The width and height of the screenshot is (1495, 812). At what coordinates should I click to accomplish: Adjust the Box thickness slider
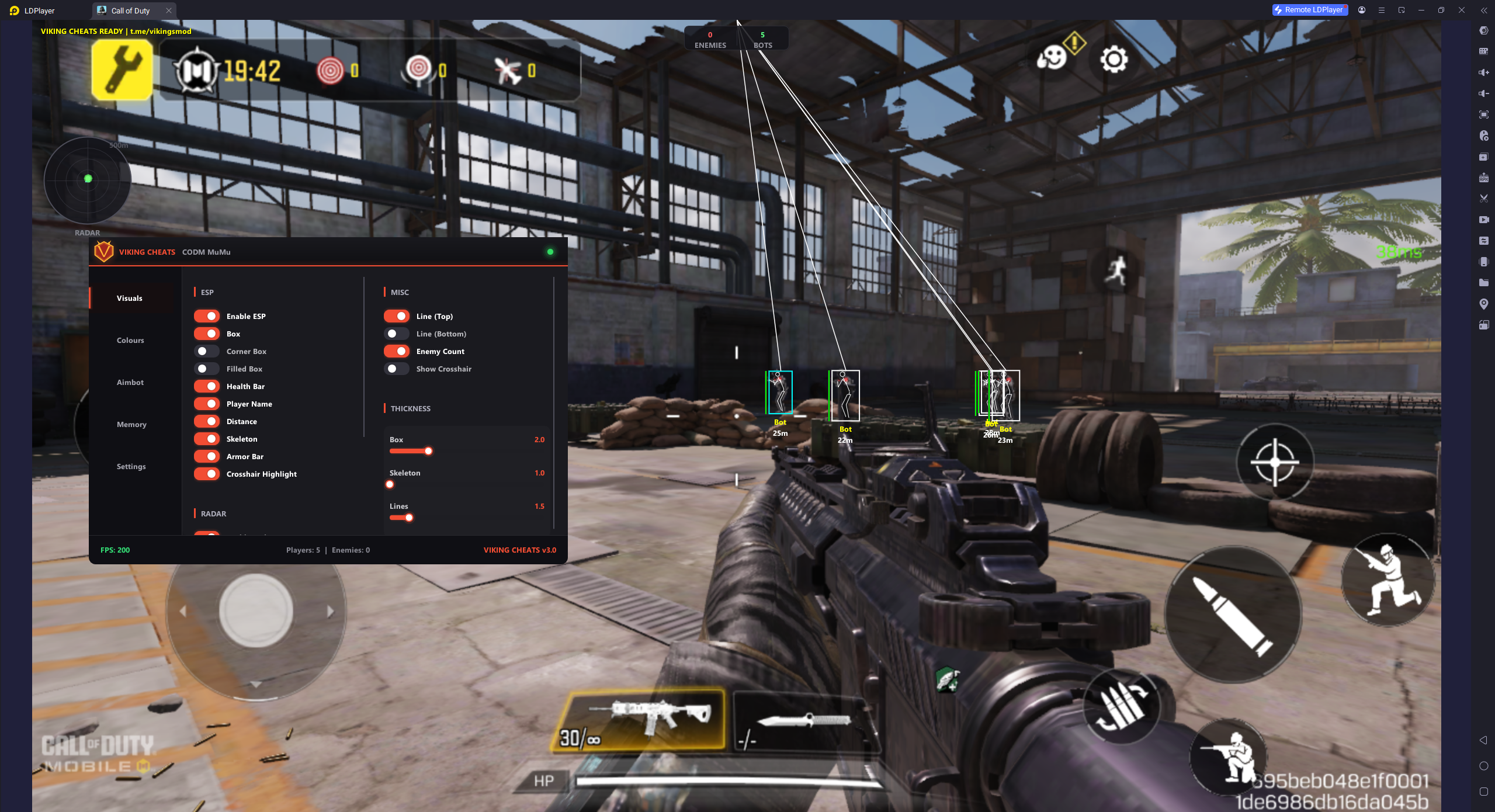428,451
